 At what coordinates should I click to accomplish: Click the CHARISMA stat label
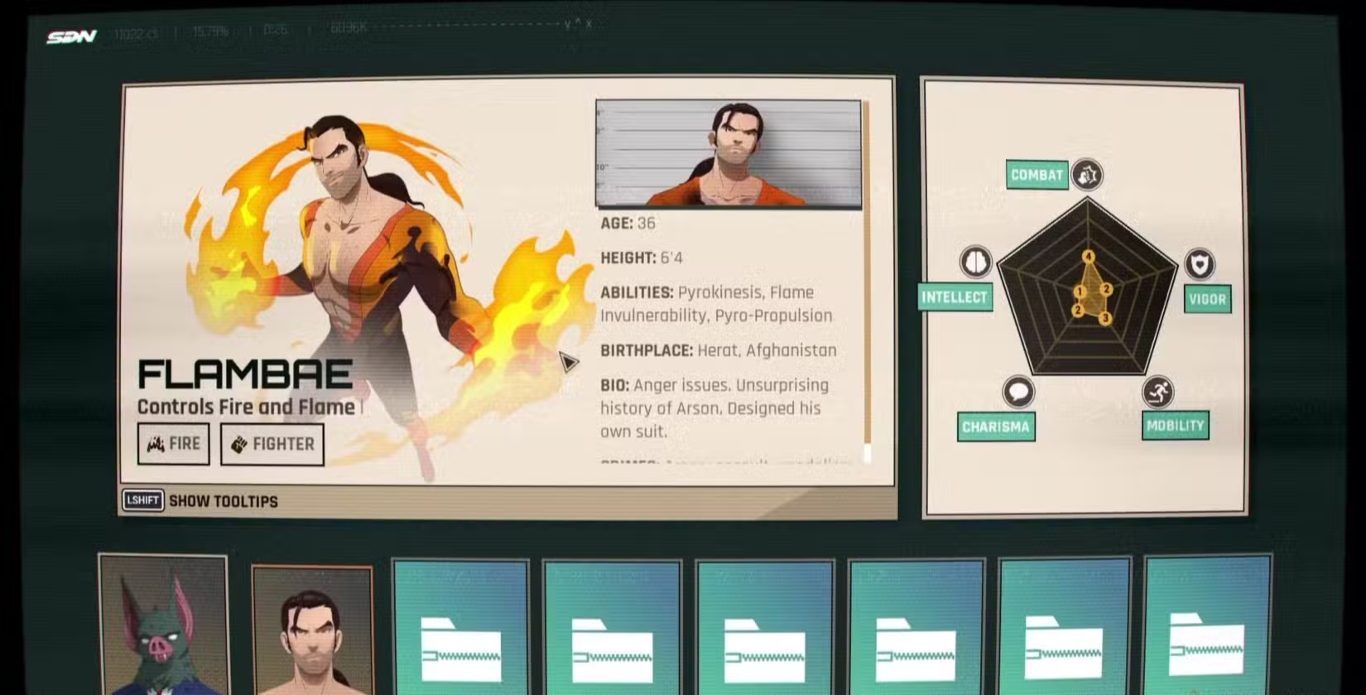(x=995, y=427)
